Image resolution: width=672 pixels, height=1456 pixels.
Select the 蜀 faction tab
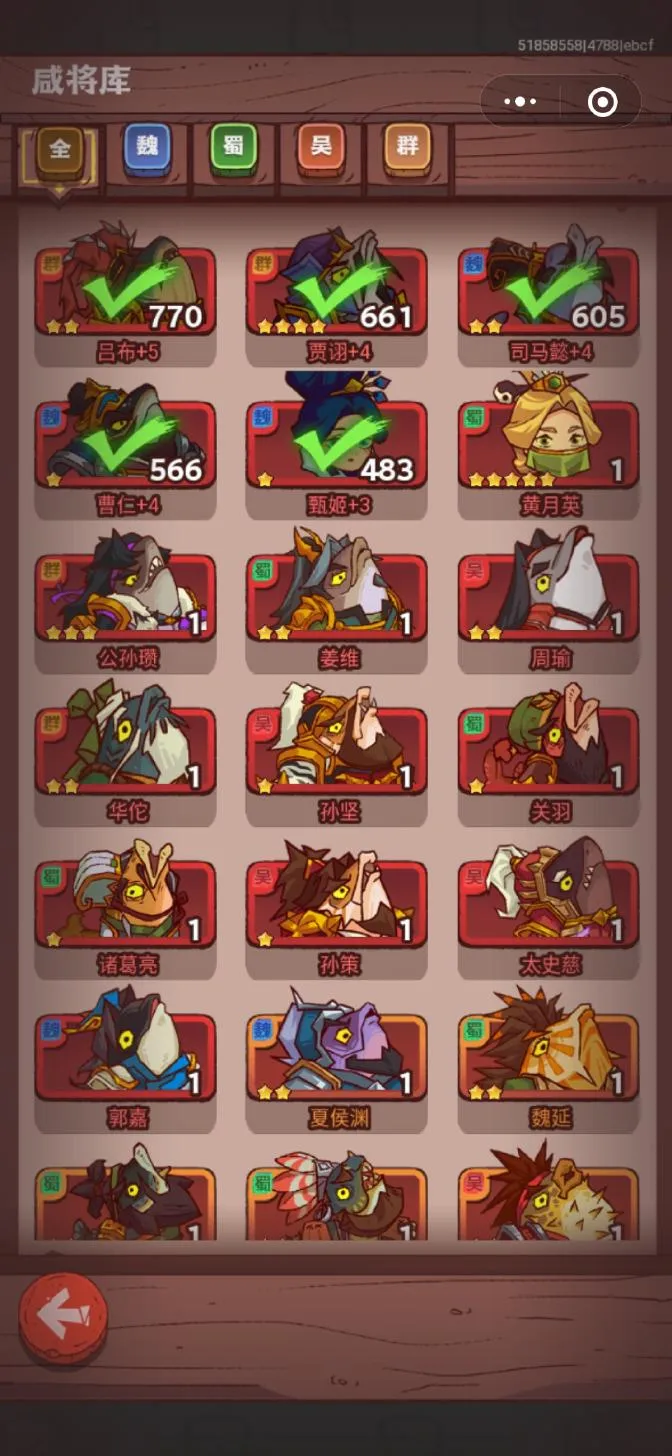click(x=233, y=147)
